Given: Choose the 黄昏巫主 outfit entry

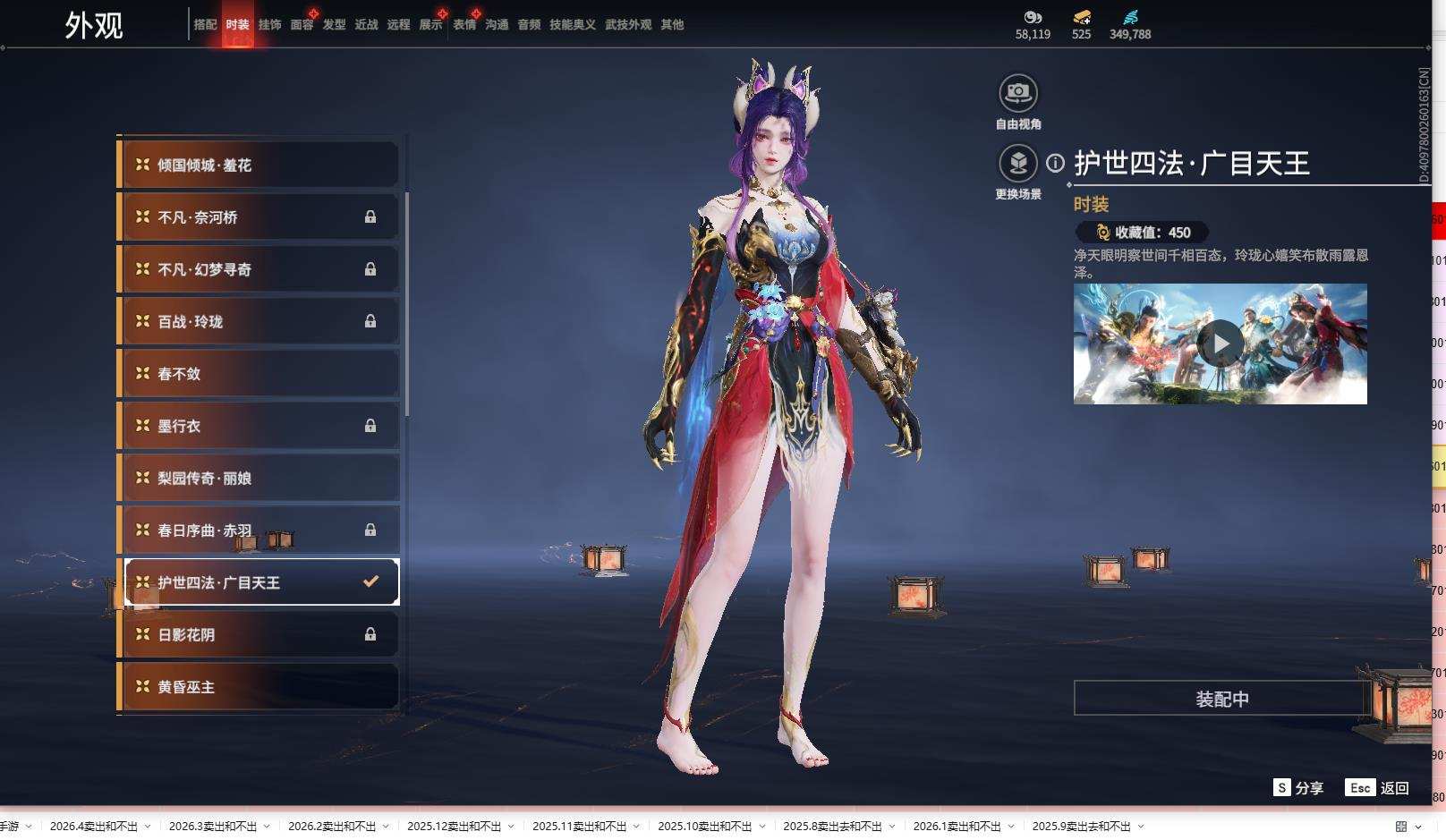Looking at the screenshot, I should click(x=259, y=687).
